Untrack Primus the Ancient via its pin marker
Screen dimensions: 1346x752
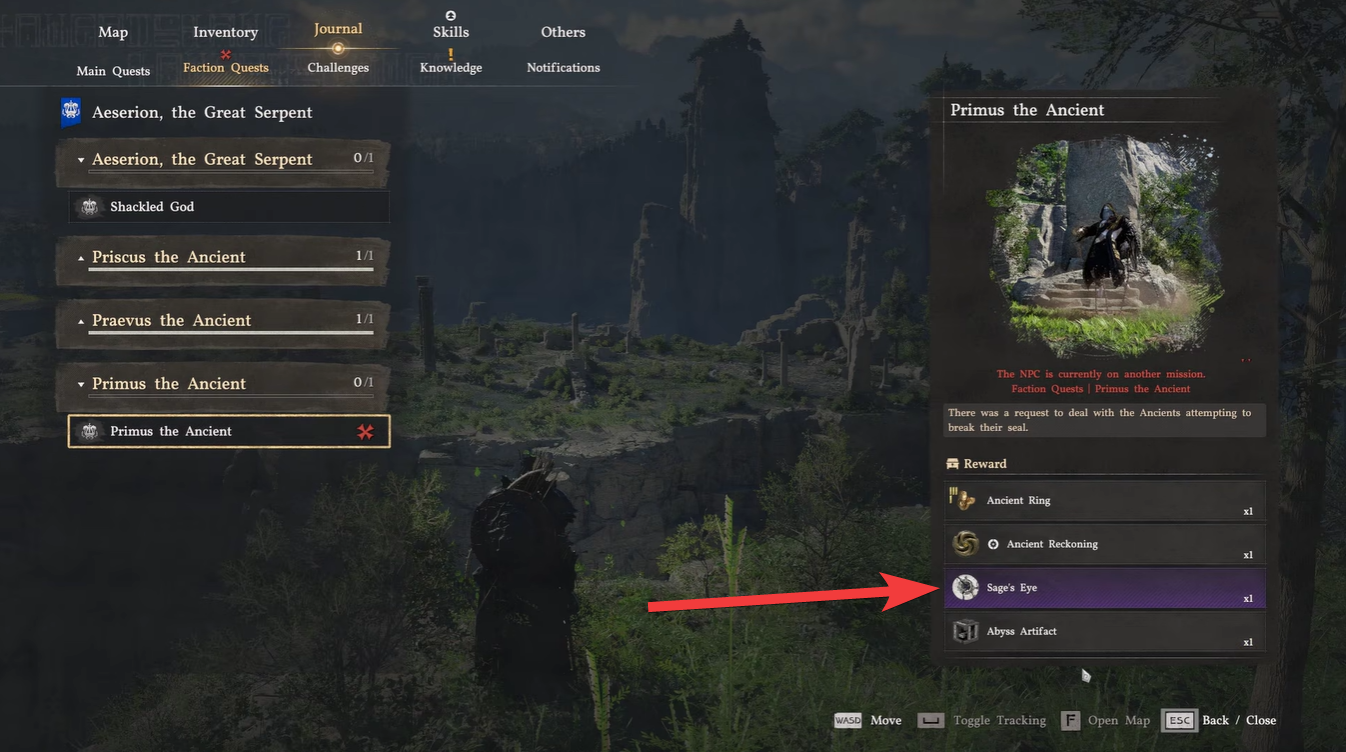pos(367,431)
